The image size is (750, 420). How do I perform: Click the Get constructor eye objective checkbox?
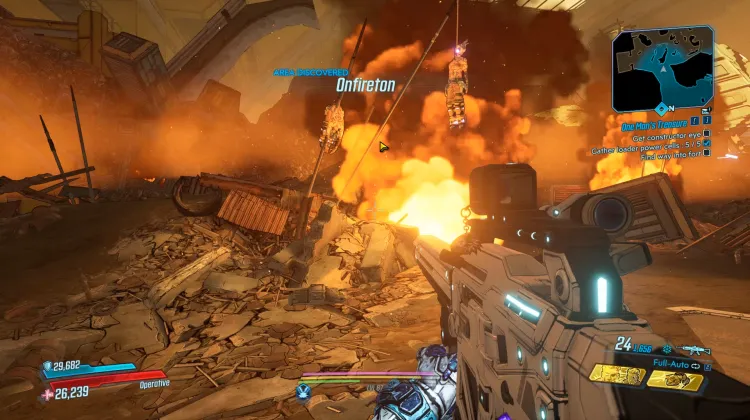(x=707, y=134)
